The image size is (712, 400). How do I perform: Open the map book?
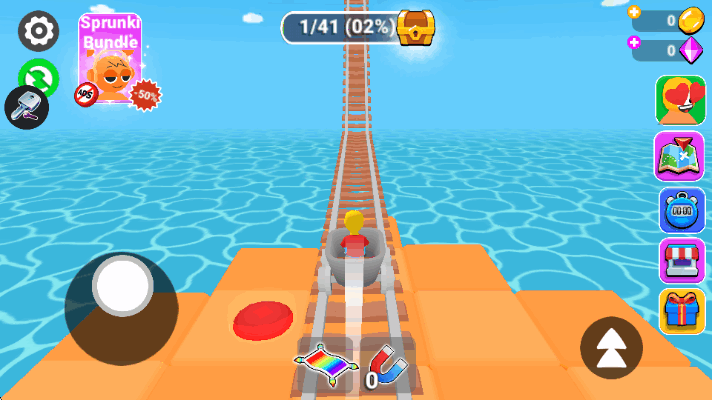[680, 155]
